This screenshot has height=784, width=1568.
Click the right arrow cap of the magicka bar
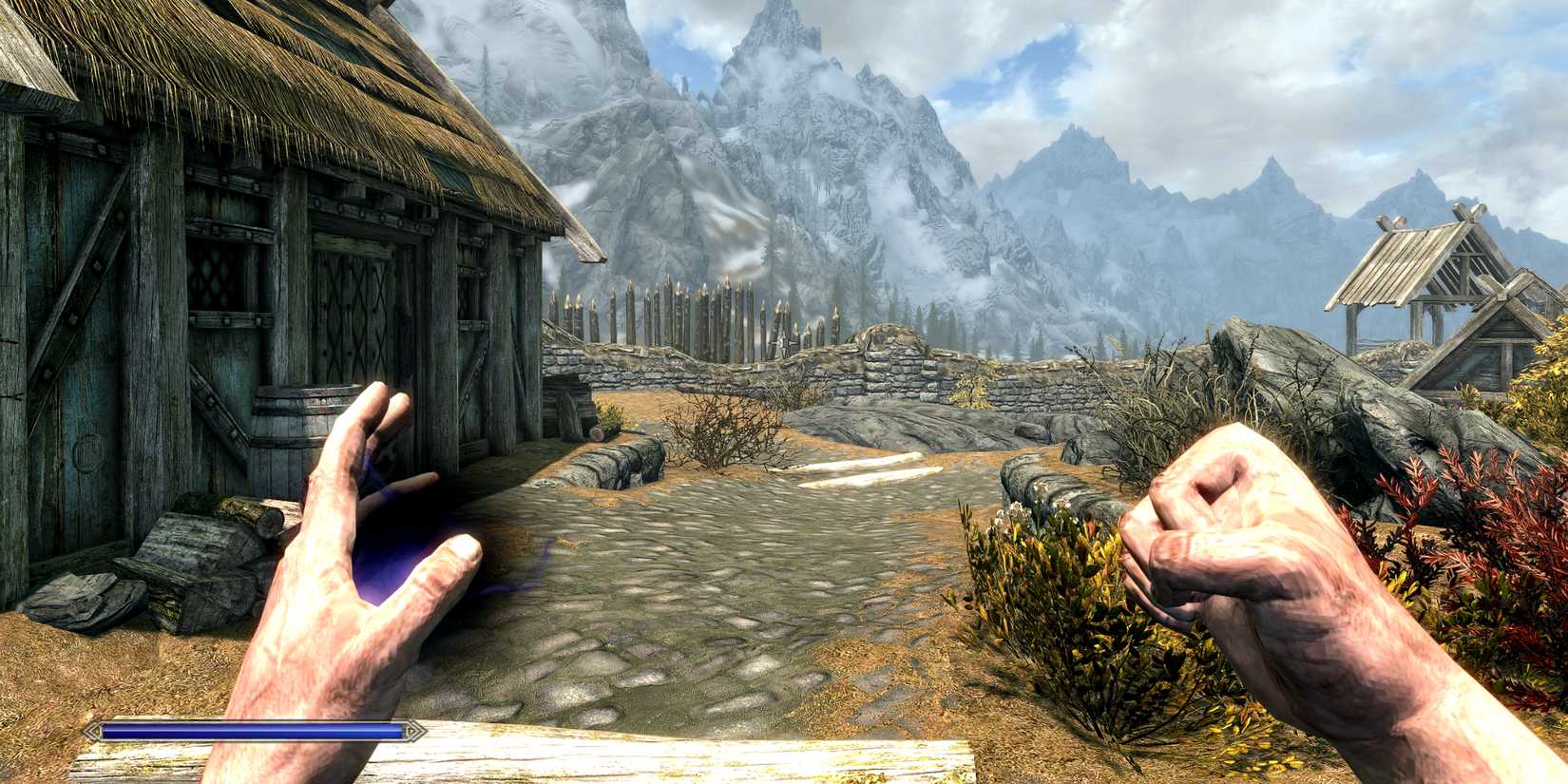tap(415, 731)
